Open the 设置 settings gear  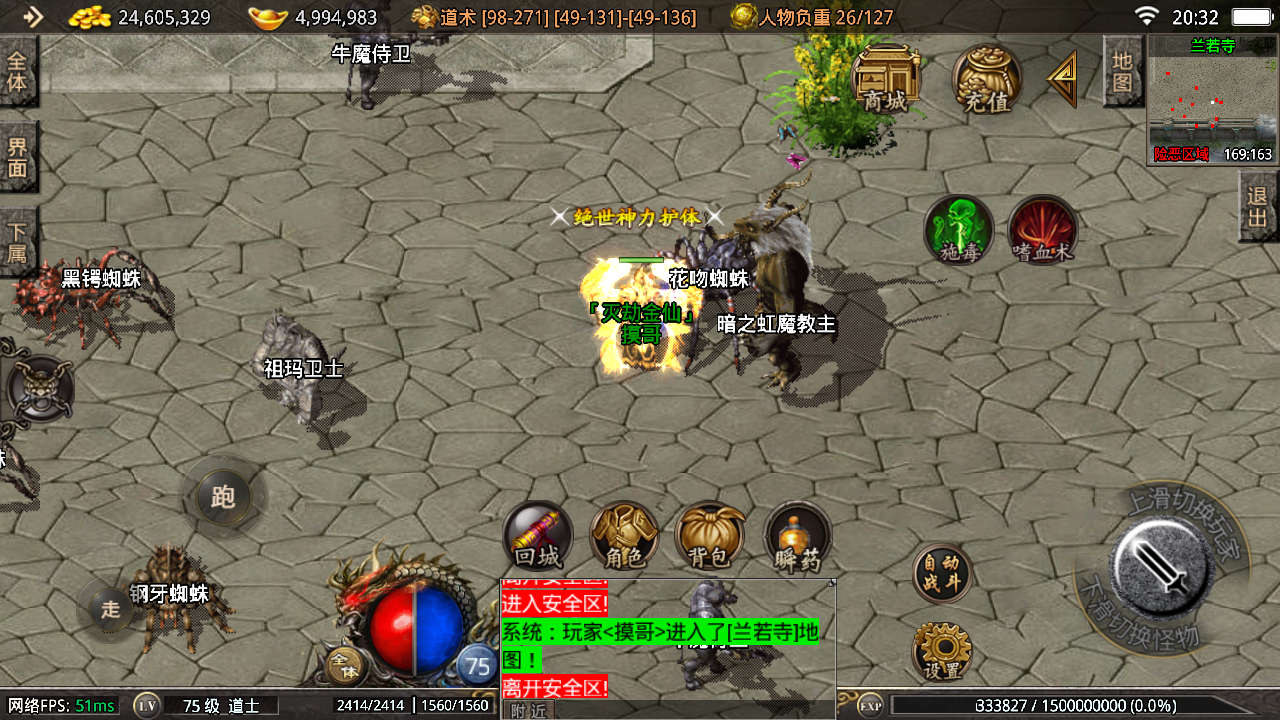click(x=942, y=652)
